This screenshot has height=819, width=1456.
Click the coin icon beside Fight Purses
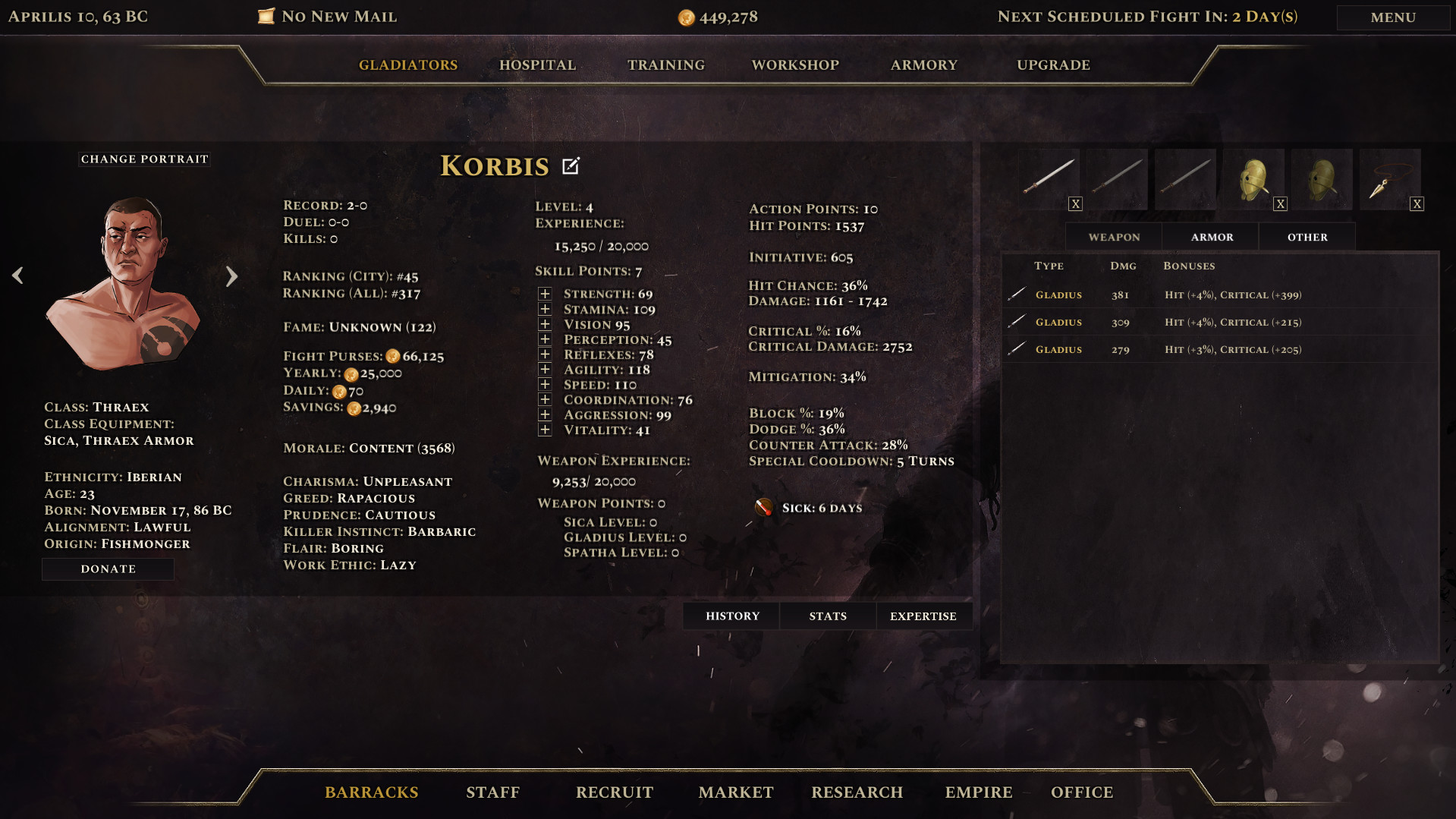pos(393,355)
